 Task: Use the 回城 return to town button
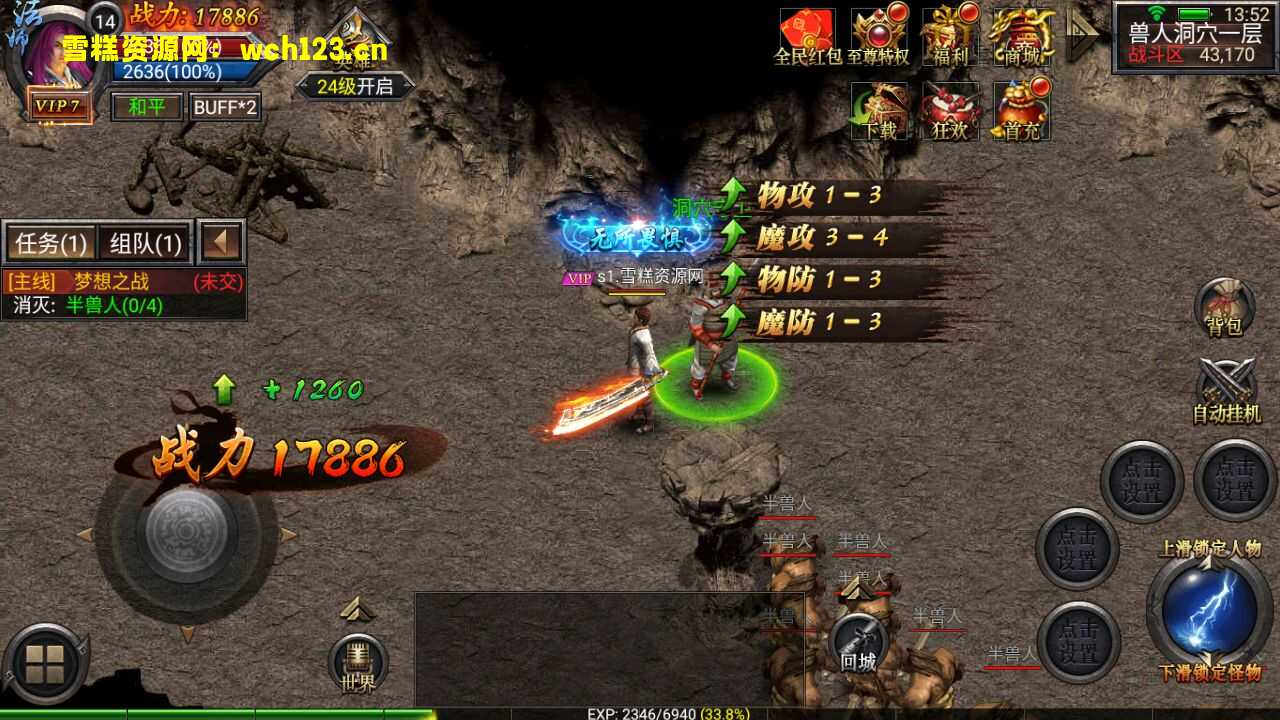[858, 642]
